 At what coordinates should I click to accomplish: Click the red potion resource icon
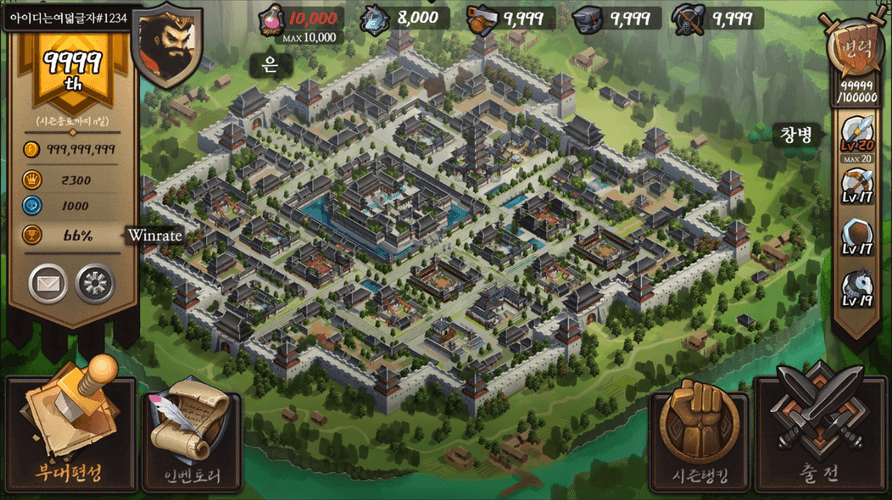270,18
